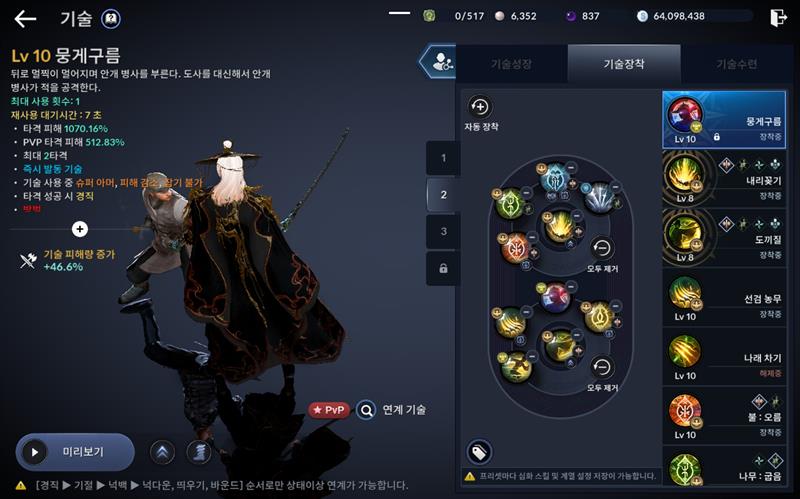Select the 기술장착 tab
Image resolution: width=800 pixels, height=499 pixels.
pyautogui.click(x=623, y=64)
